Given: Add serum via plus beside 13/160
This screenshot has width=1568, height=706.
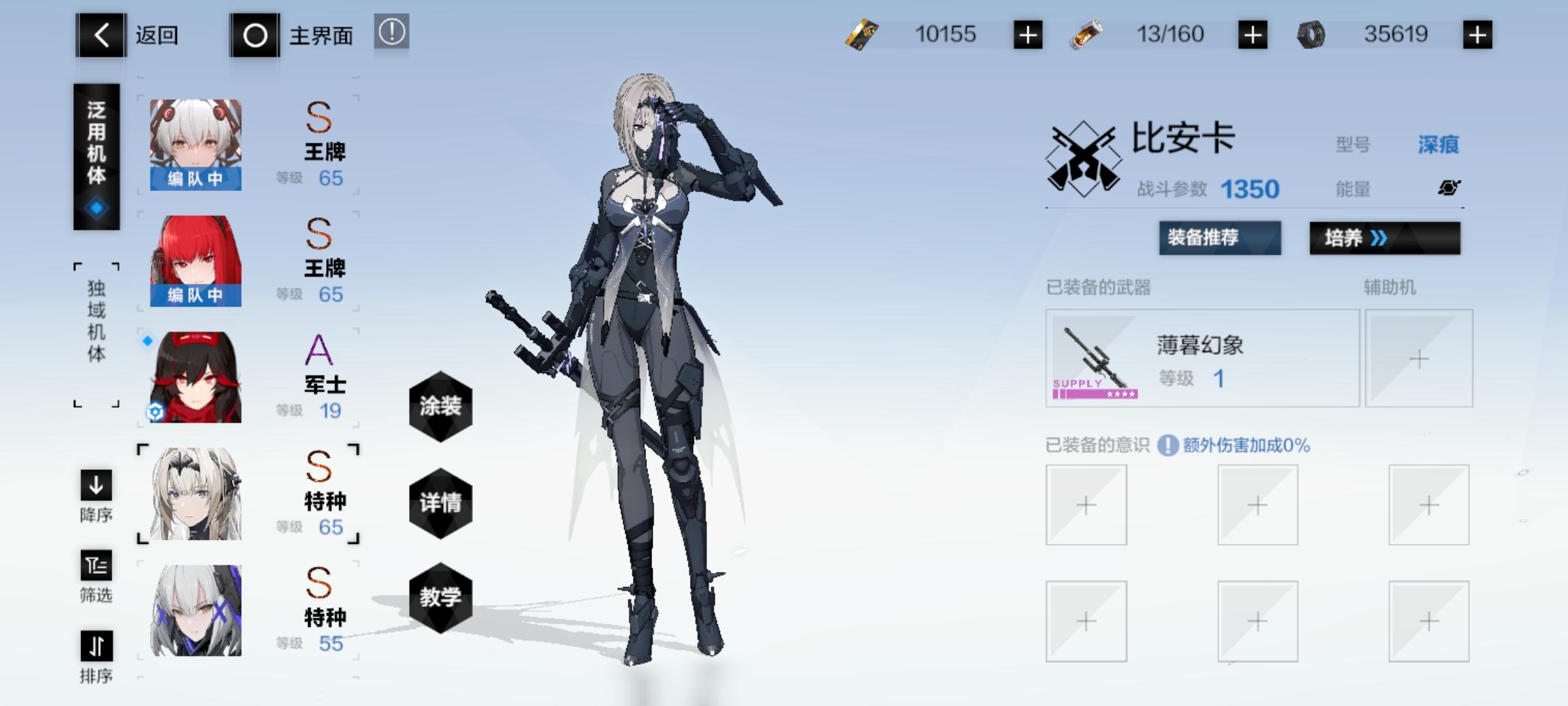Looking at the screenshot, I should 1252,33.
